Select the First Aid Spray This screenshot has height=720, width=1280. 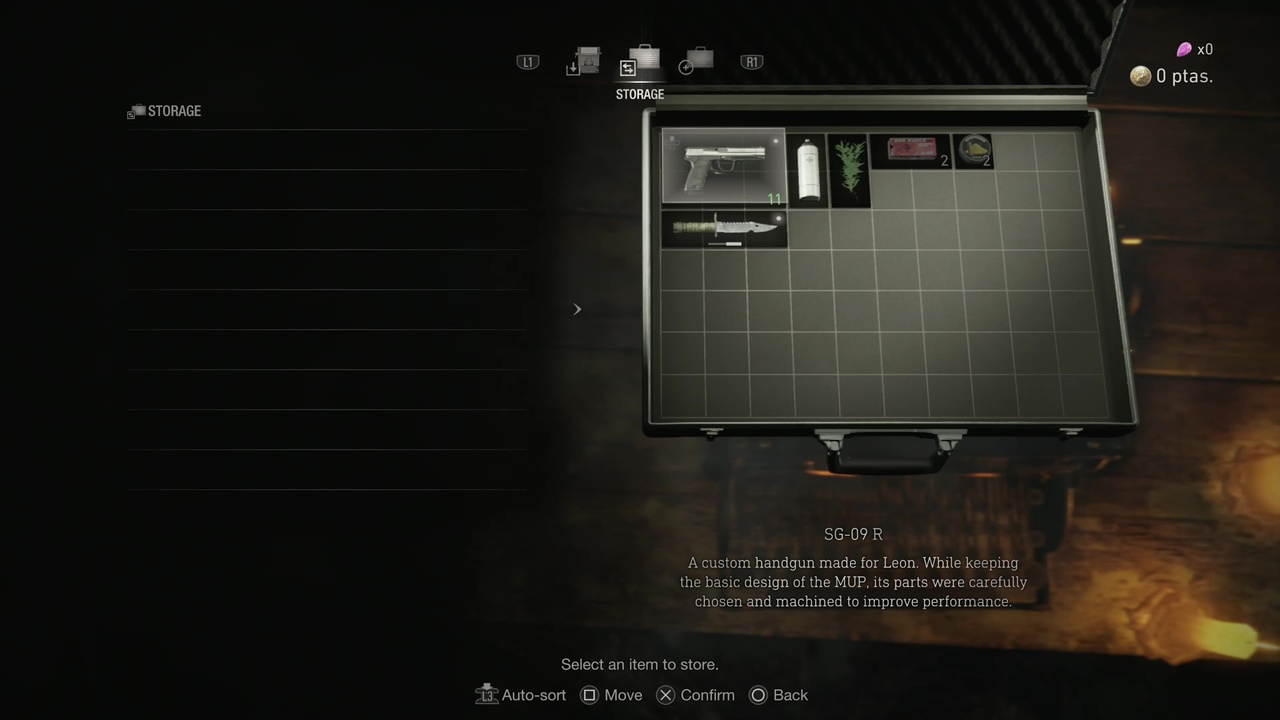point(808,170)
